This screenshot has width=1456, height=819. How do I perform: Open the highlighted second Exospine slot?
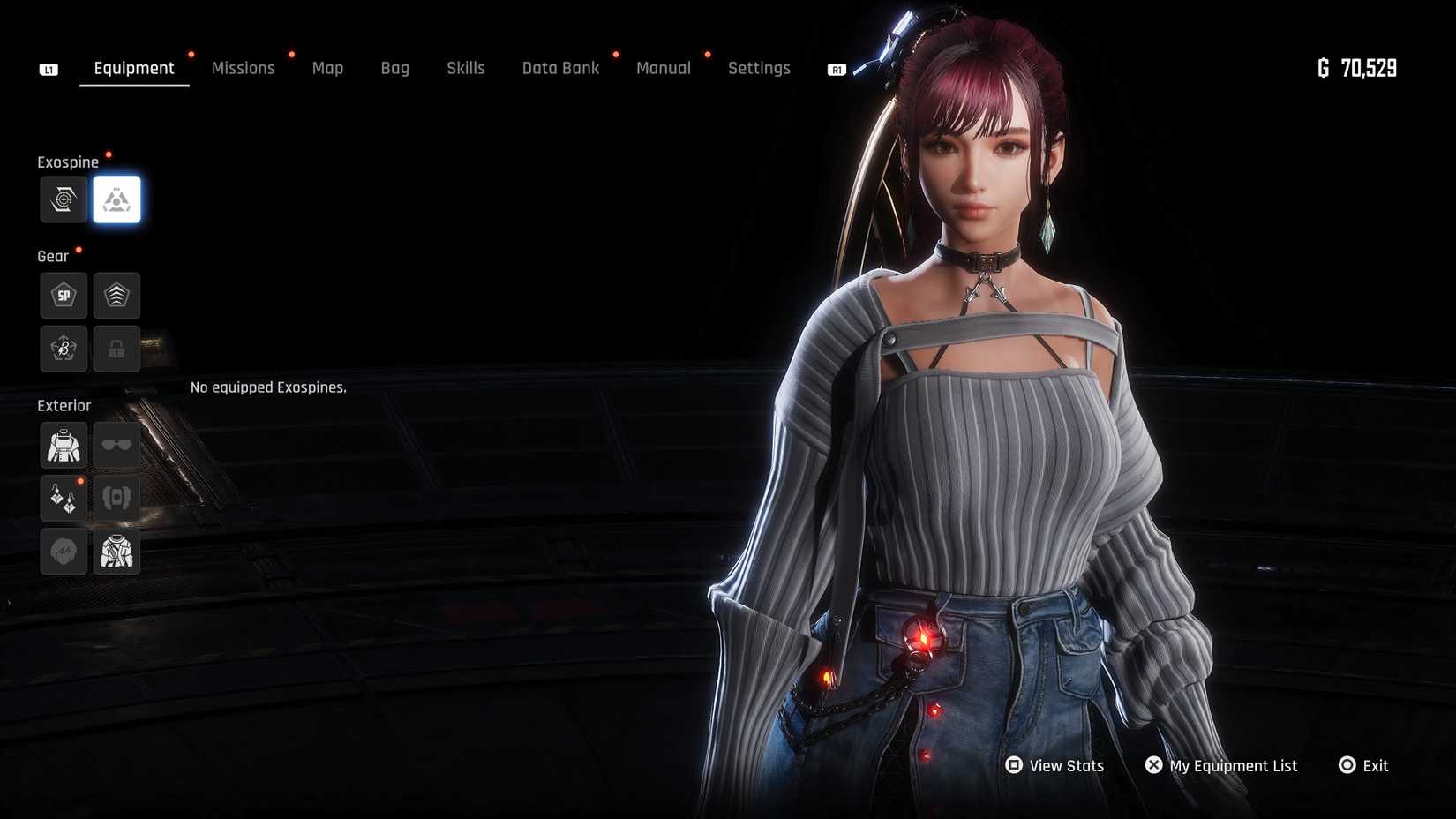[118, 199]
